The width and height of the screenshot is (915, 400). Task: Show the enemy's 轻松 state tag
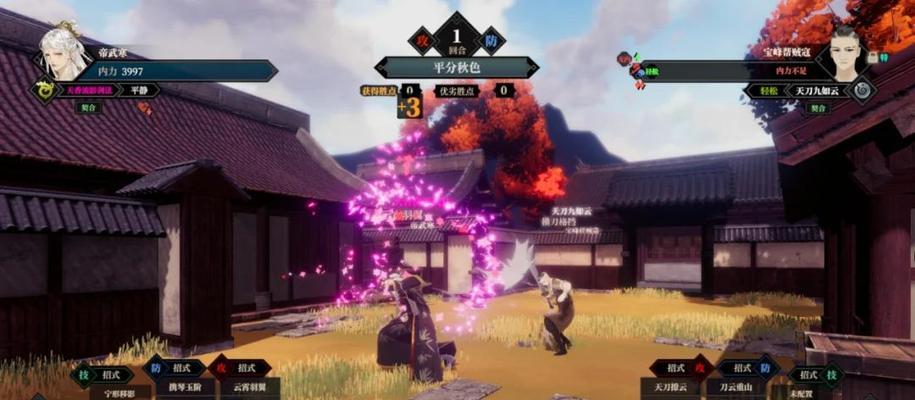coord(764,90)
